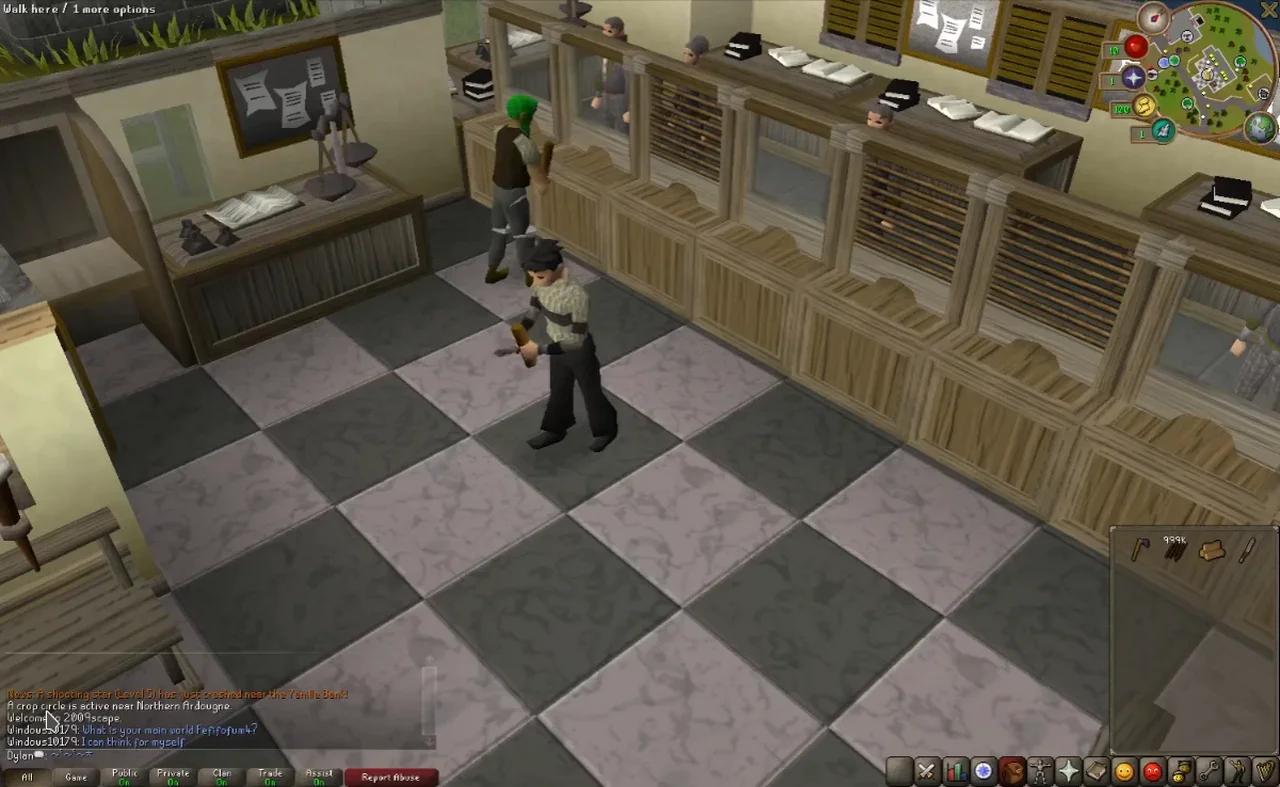Open the Inventory backpack tab
Image resolution: width=1280 pixels, height=787 pixels.
coord(1012,770)
